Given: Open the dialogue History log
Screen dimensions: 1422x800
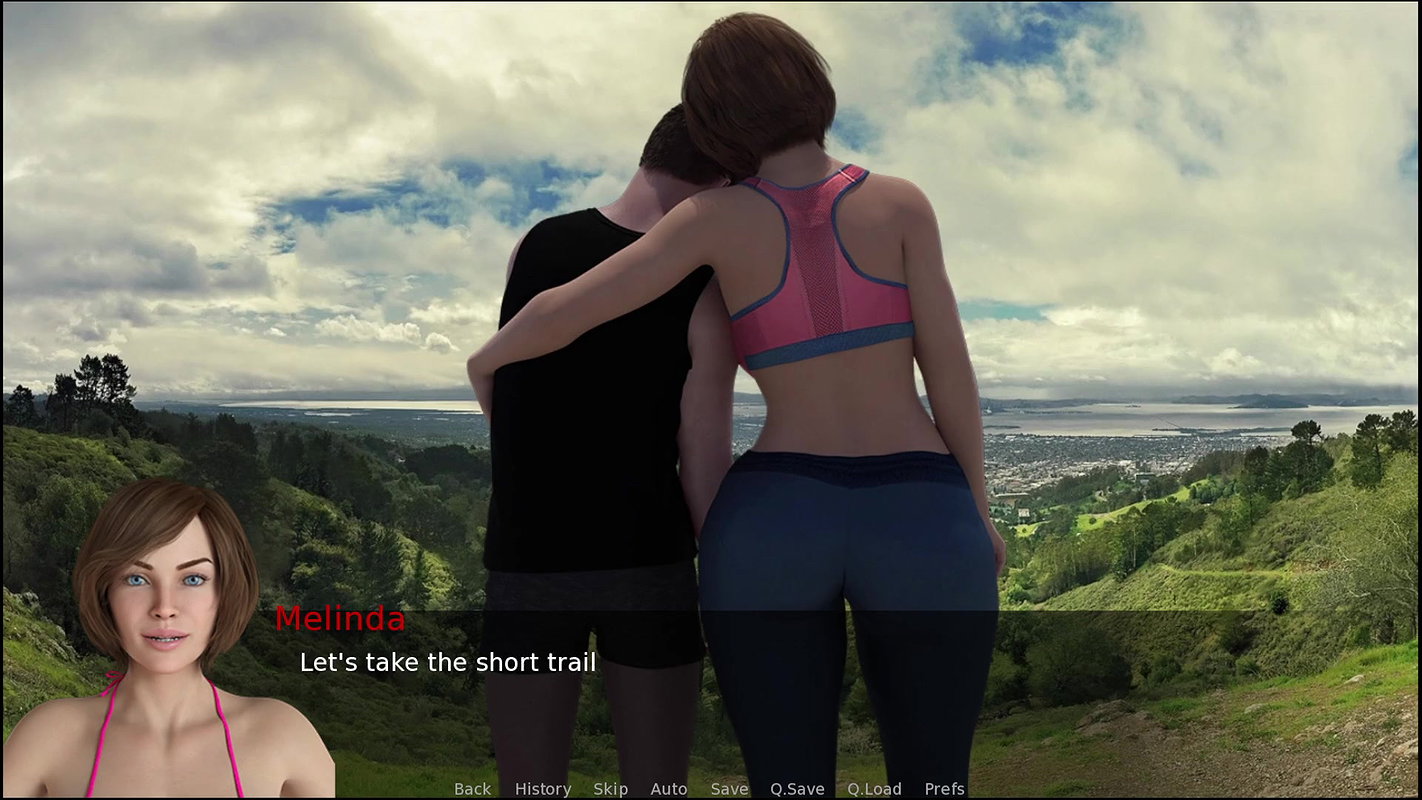Looking at the screenshot, I should click(542, 789).
